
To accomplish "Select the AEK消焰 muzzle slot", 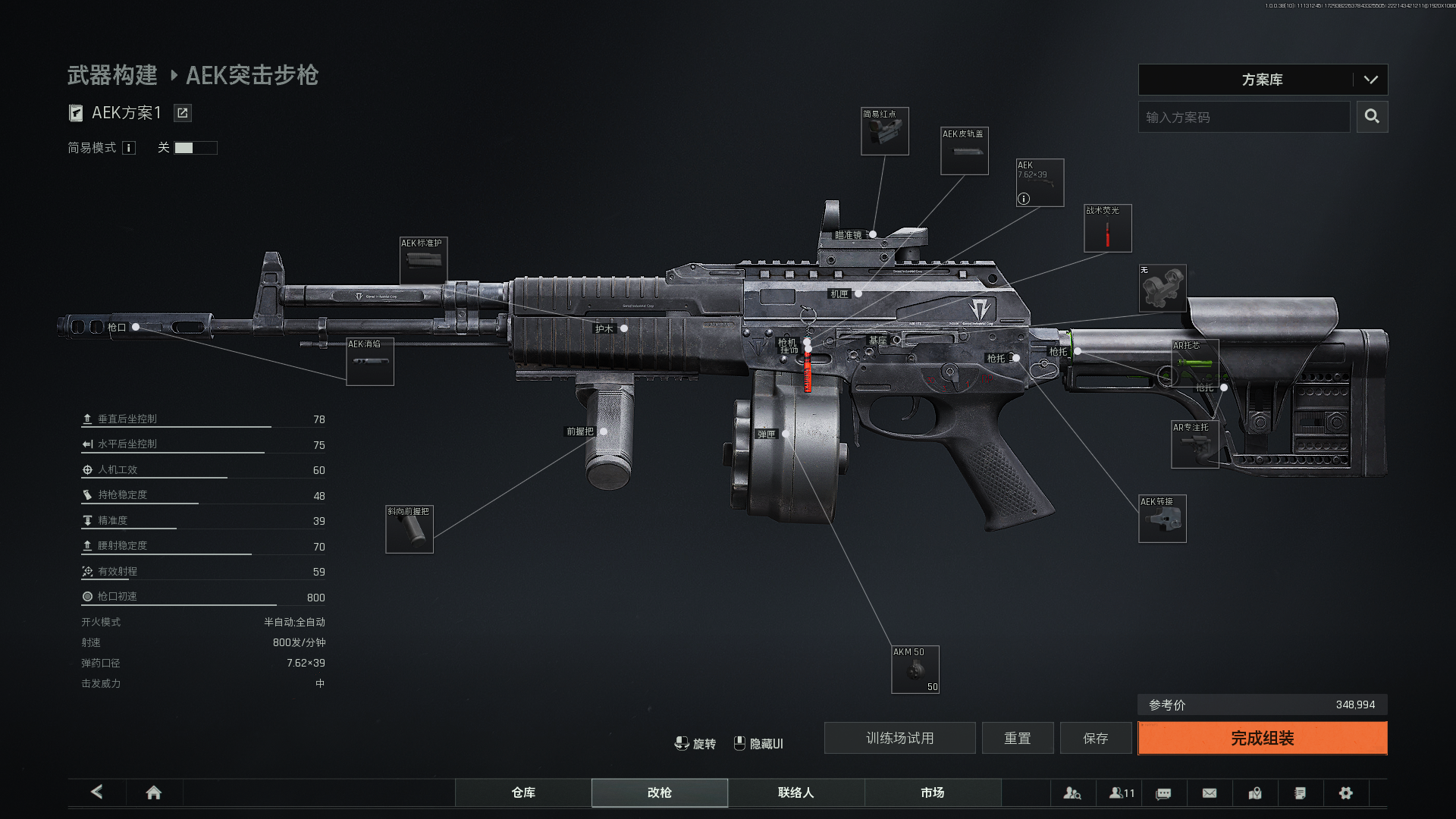I will tap(370, 362).
